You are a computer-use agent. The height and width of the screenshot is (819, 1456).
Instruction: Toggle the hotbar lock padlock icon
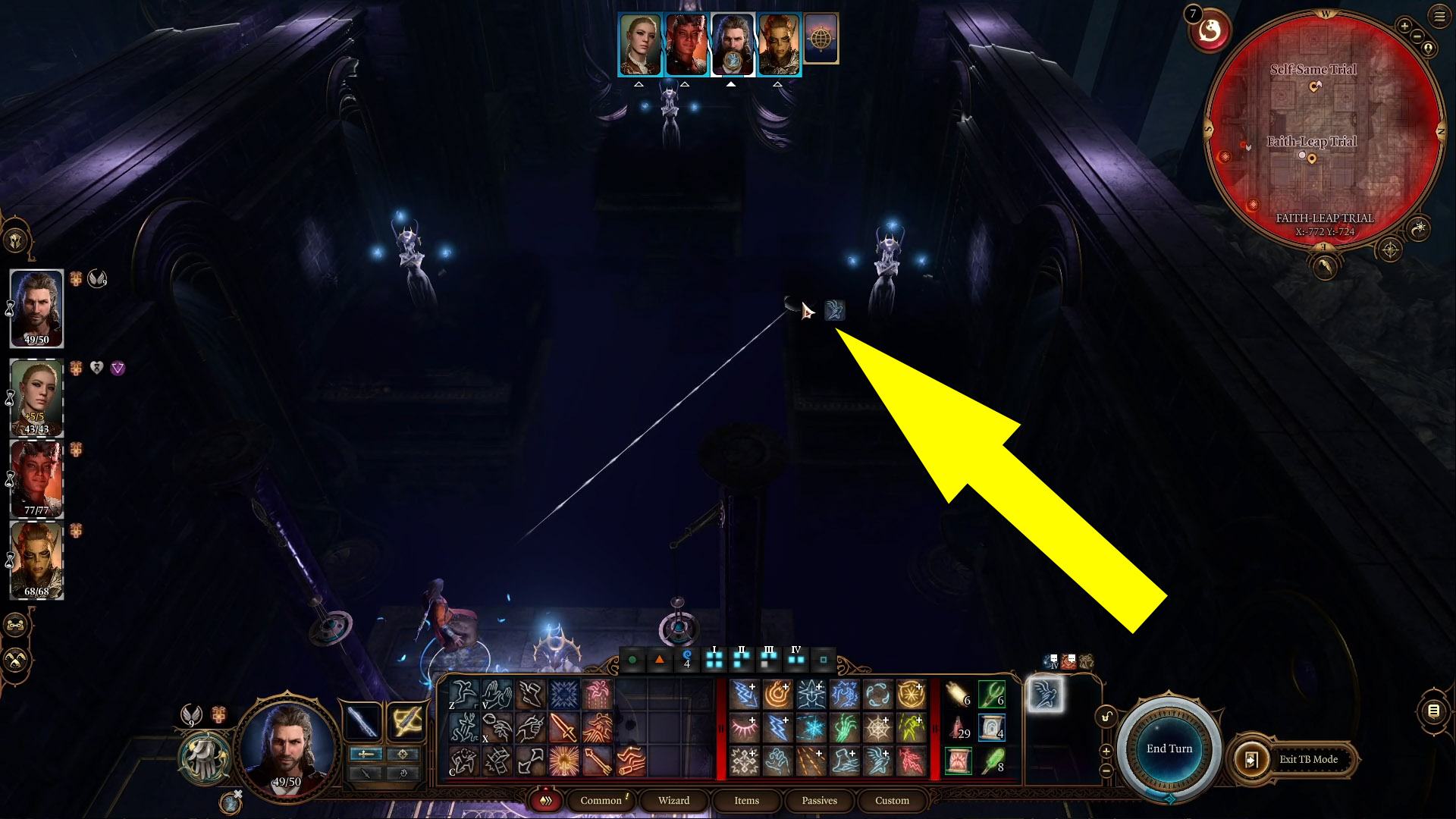1106,717
